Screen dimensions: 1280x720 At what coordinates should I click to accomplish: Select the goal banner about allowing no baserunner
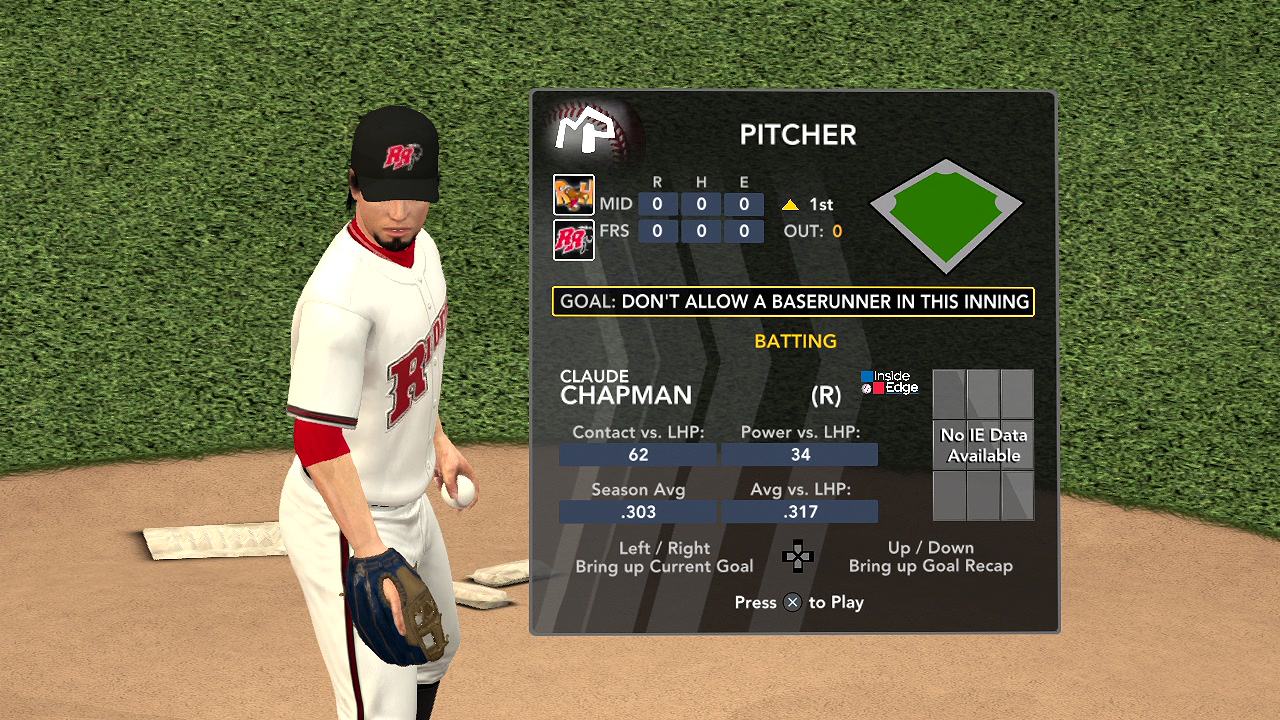pos(793,301)
